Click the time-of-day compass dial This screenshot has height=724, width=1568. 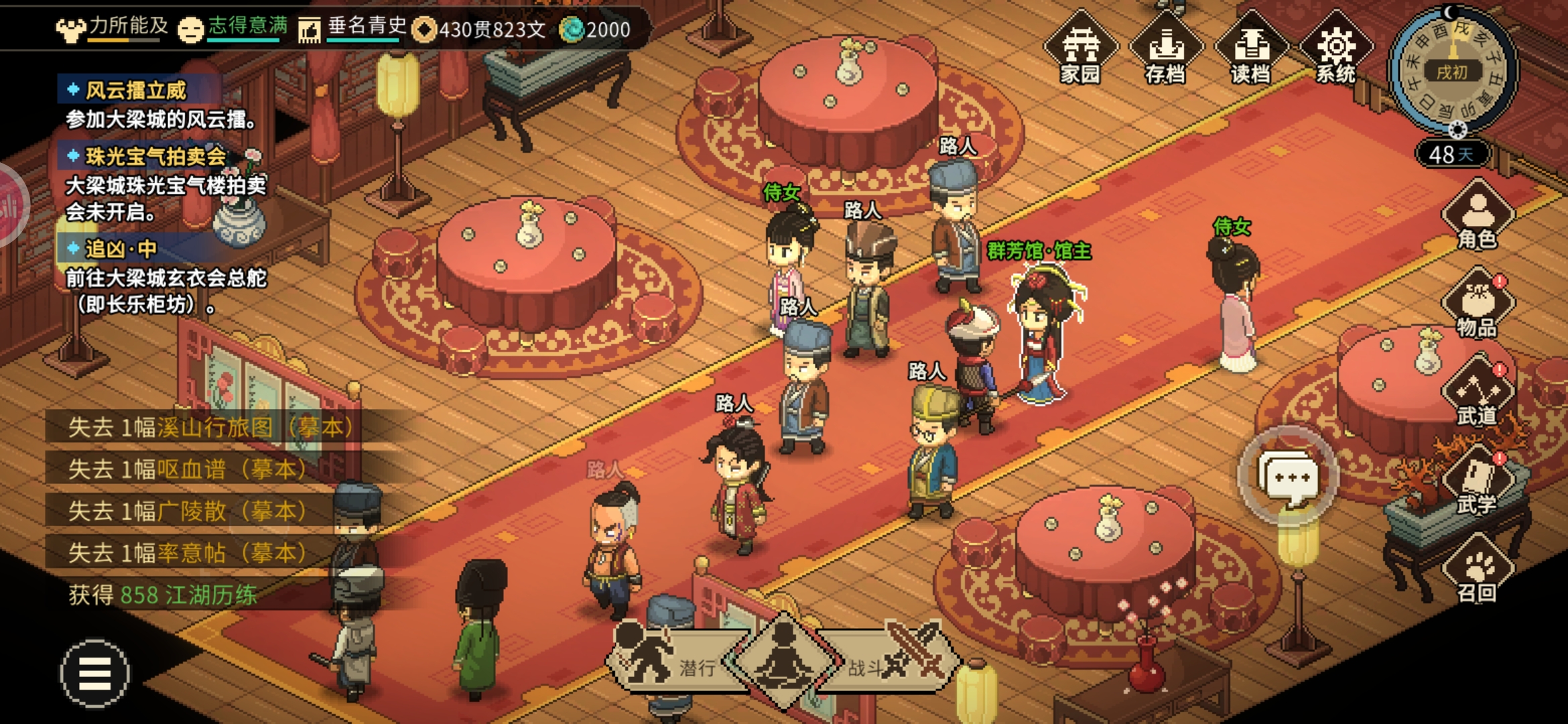[1452, 70]
